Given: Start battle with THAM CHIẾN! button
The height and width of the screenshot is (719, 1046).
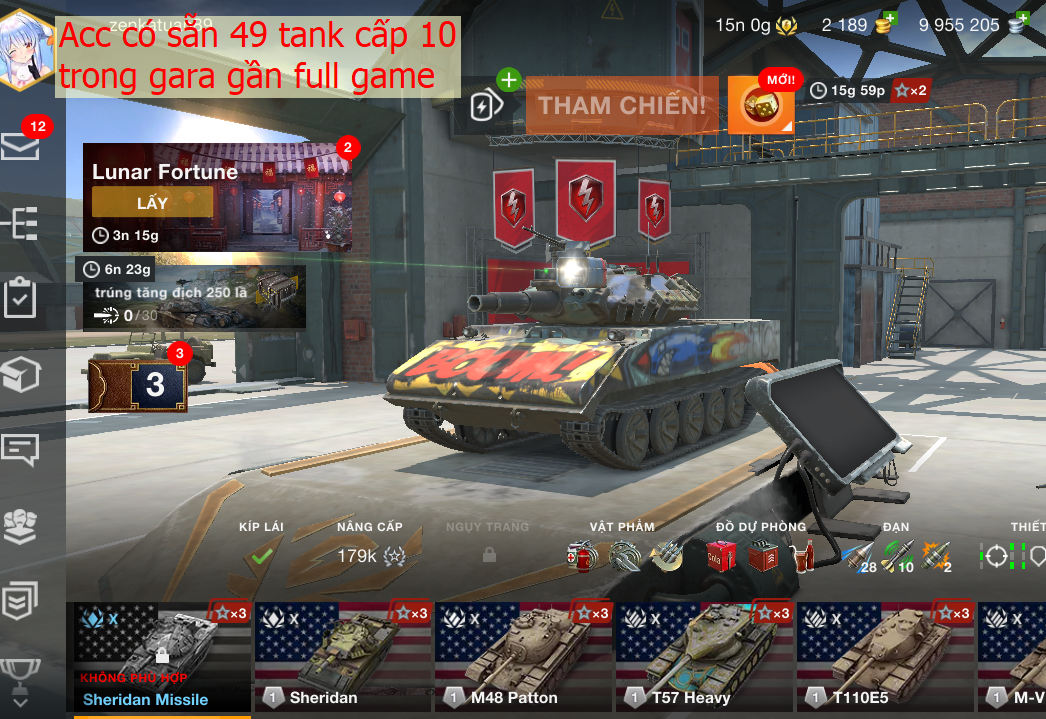Looking at the screenshot, I should 622,105.
